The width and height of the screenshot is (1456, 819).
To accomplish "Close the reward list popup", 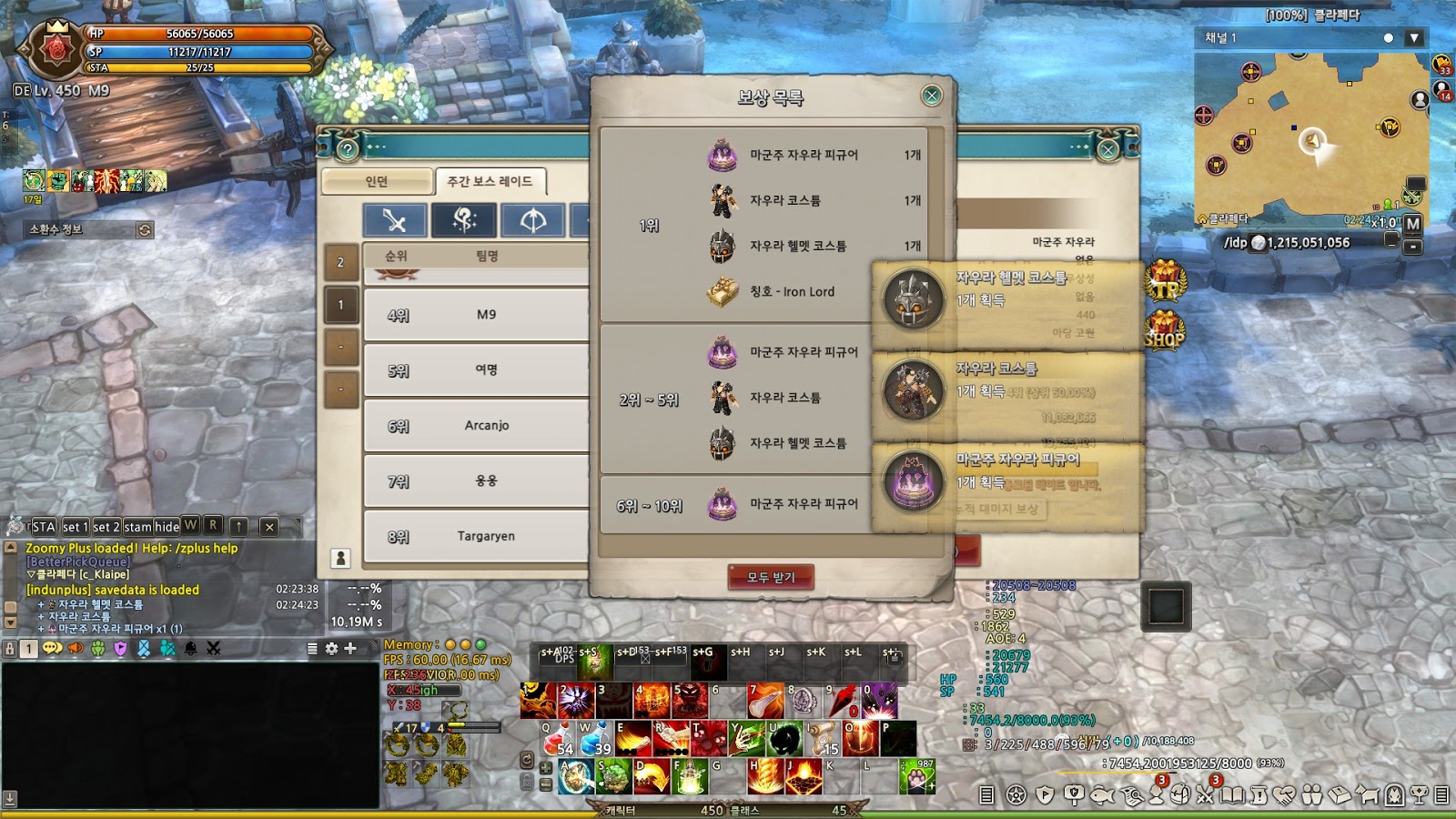I will click(931, 96).
